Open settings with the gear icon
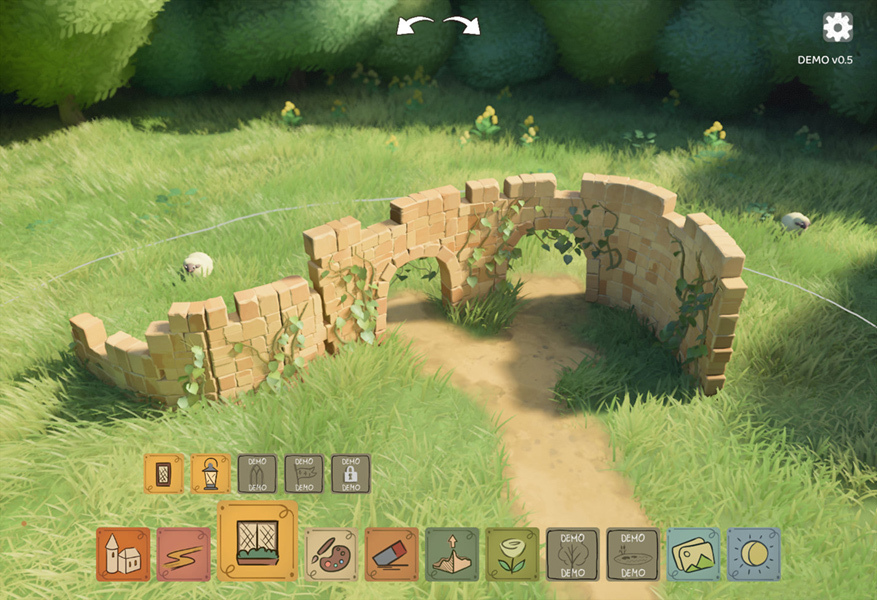This screenshot has width=877, height=600. [837, 28]
